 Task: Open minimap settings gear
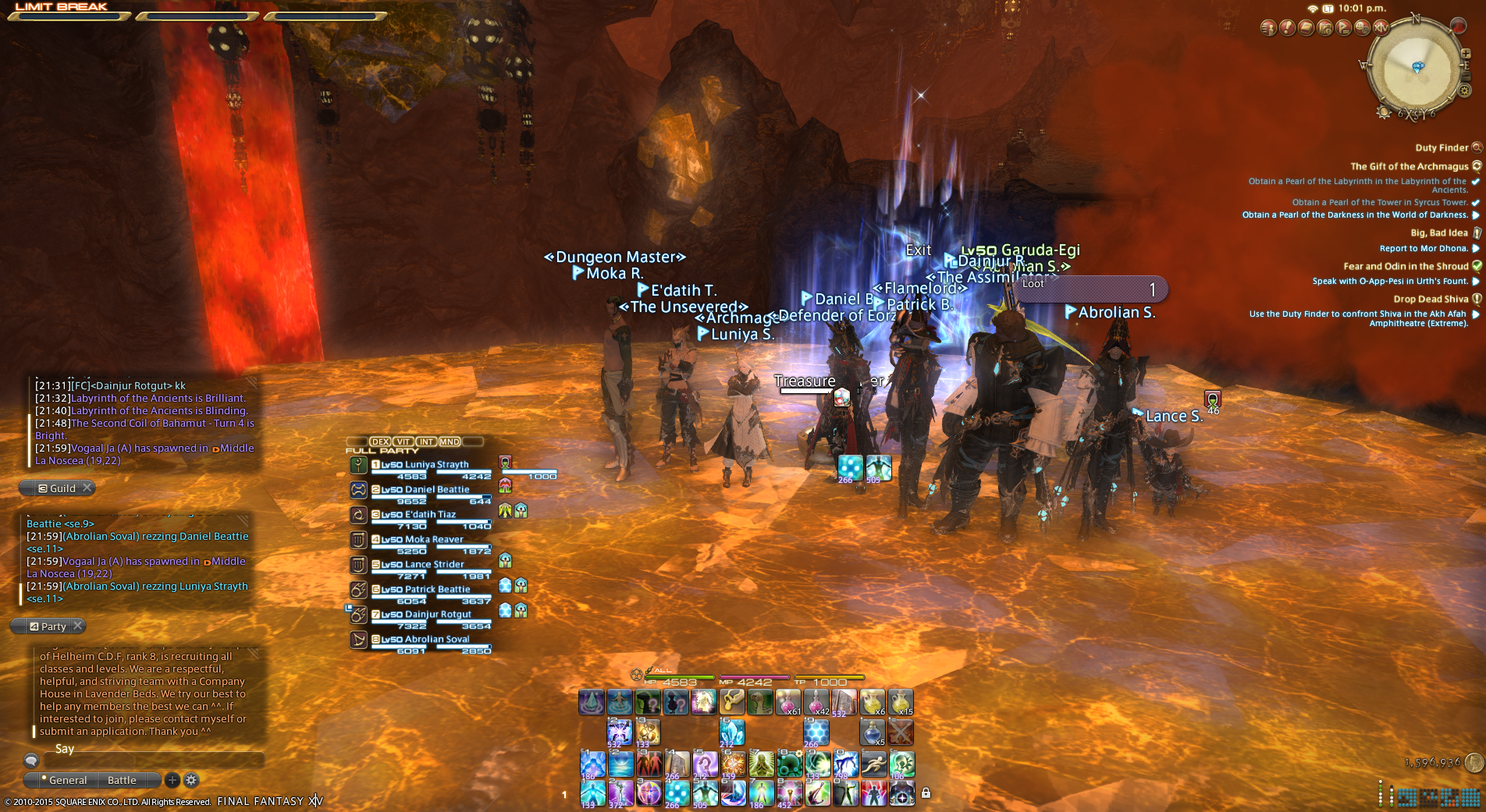[1463, 91]
